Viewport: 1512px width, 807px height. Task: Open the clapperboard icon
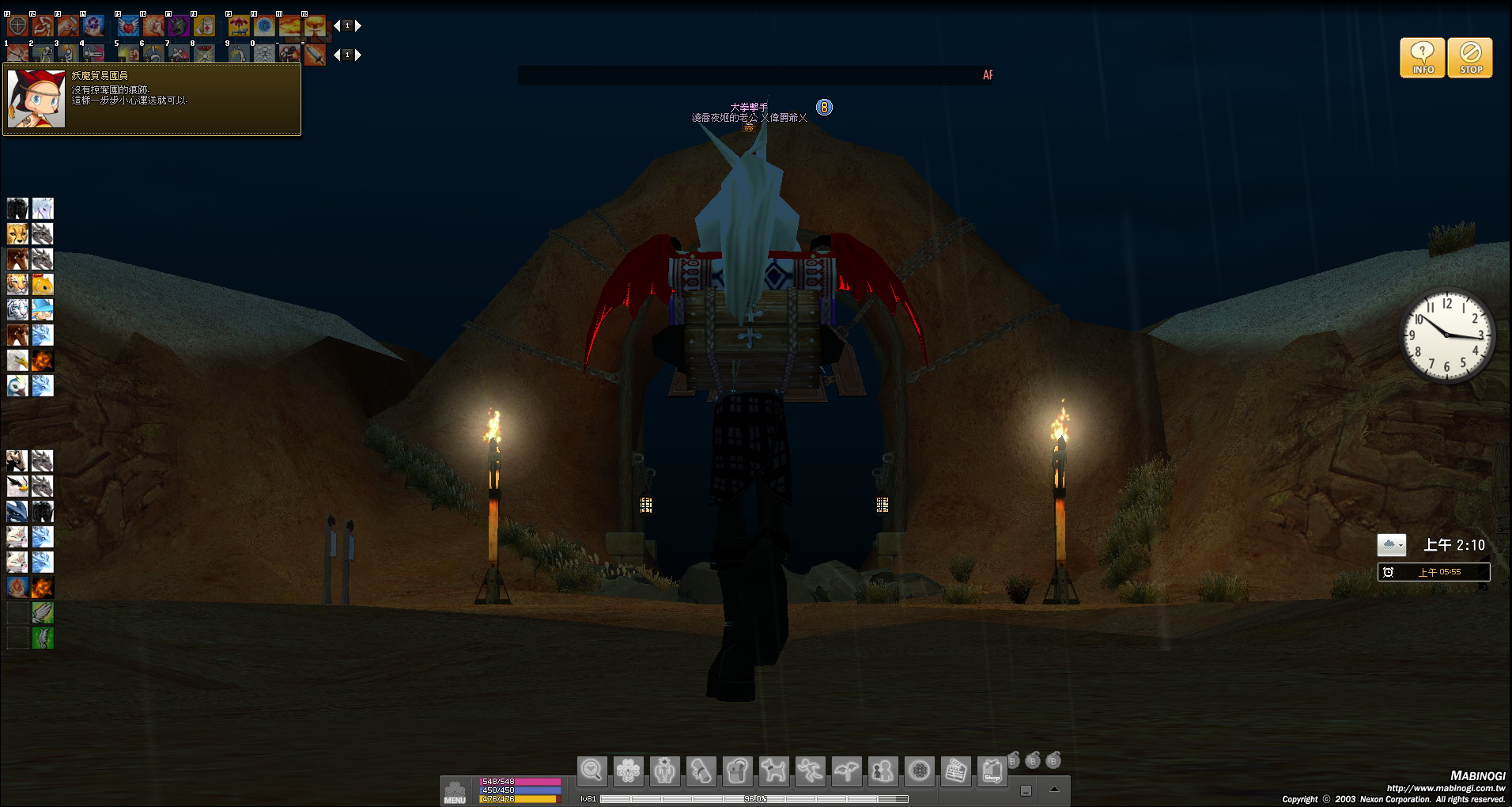[x=955, y=771]
